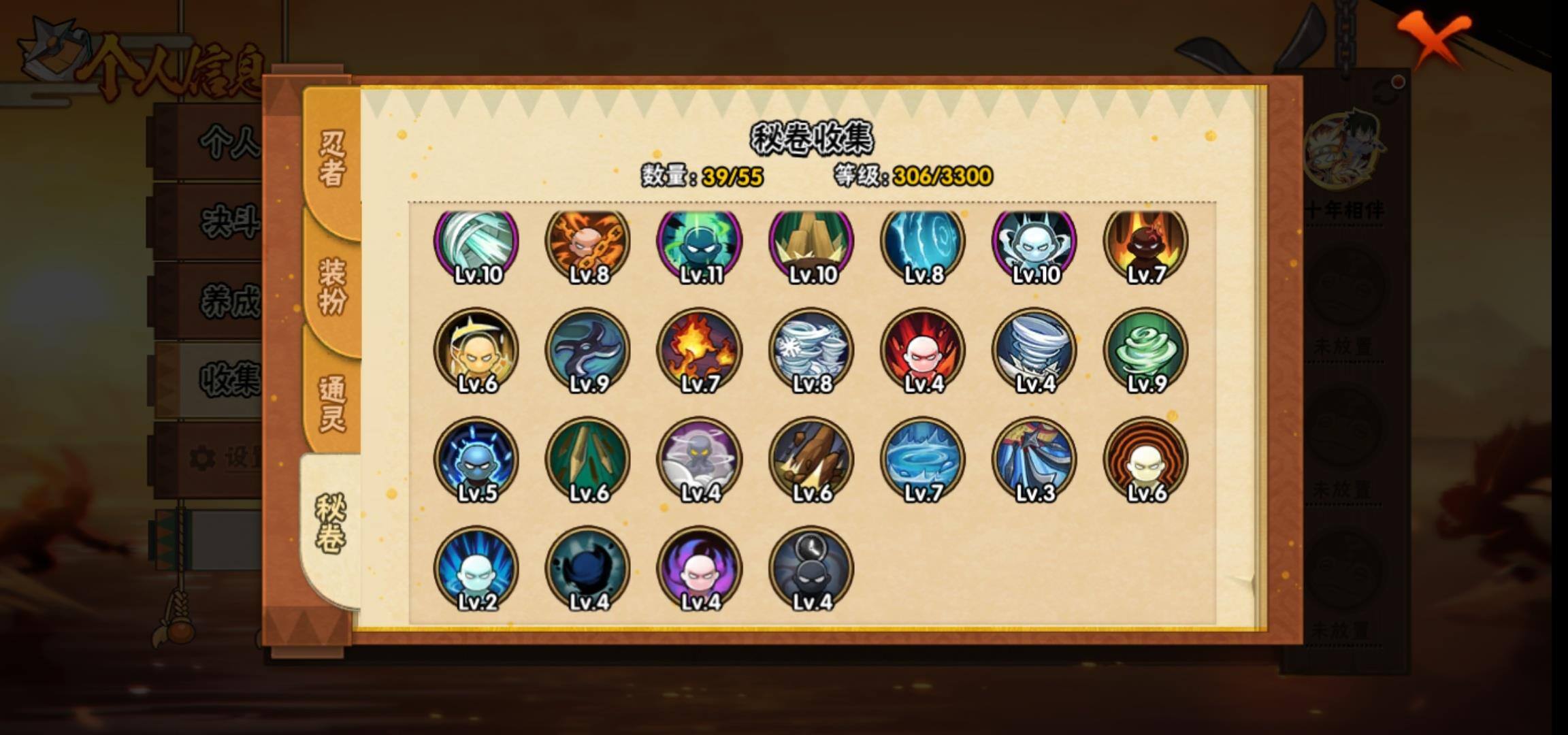Image resolution: width=1568 pixels, height=735 pixels.
Task: Select the Lv.7 ice ring scroll
Action: click(x=922, y=460)
